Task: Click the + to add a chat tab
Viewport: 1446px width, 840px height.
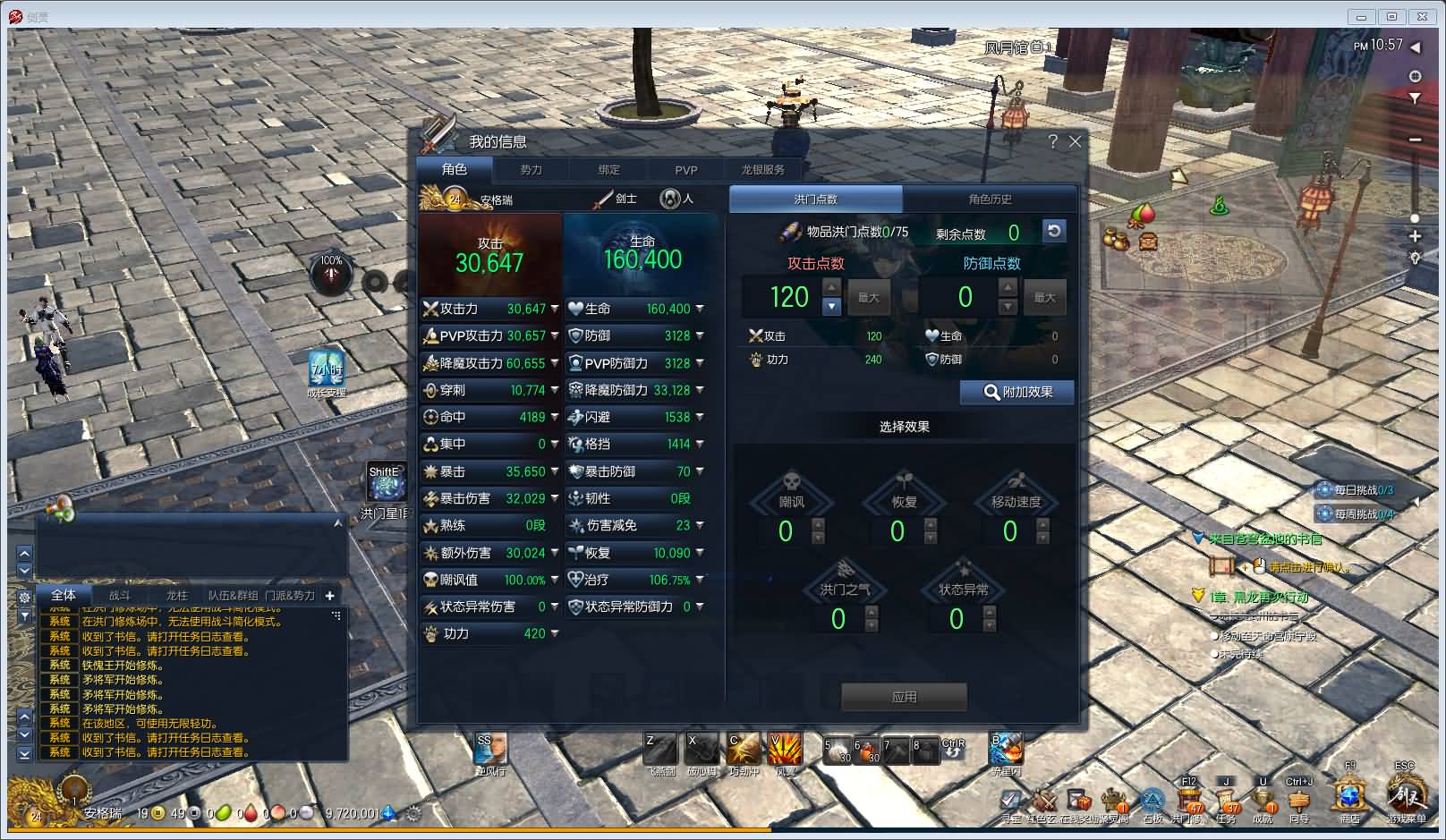Action: click(329, 594)
